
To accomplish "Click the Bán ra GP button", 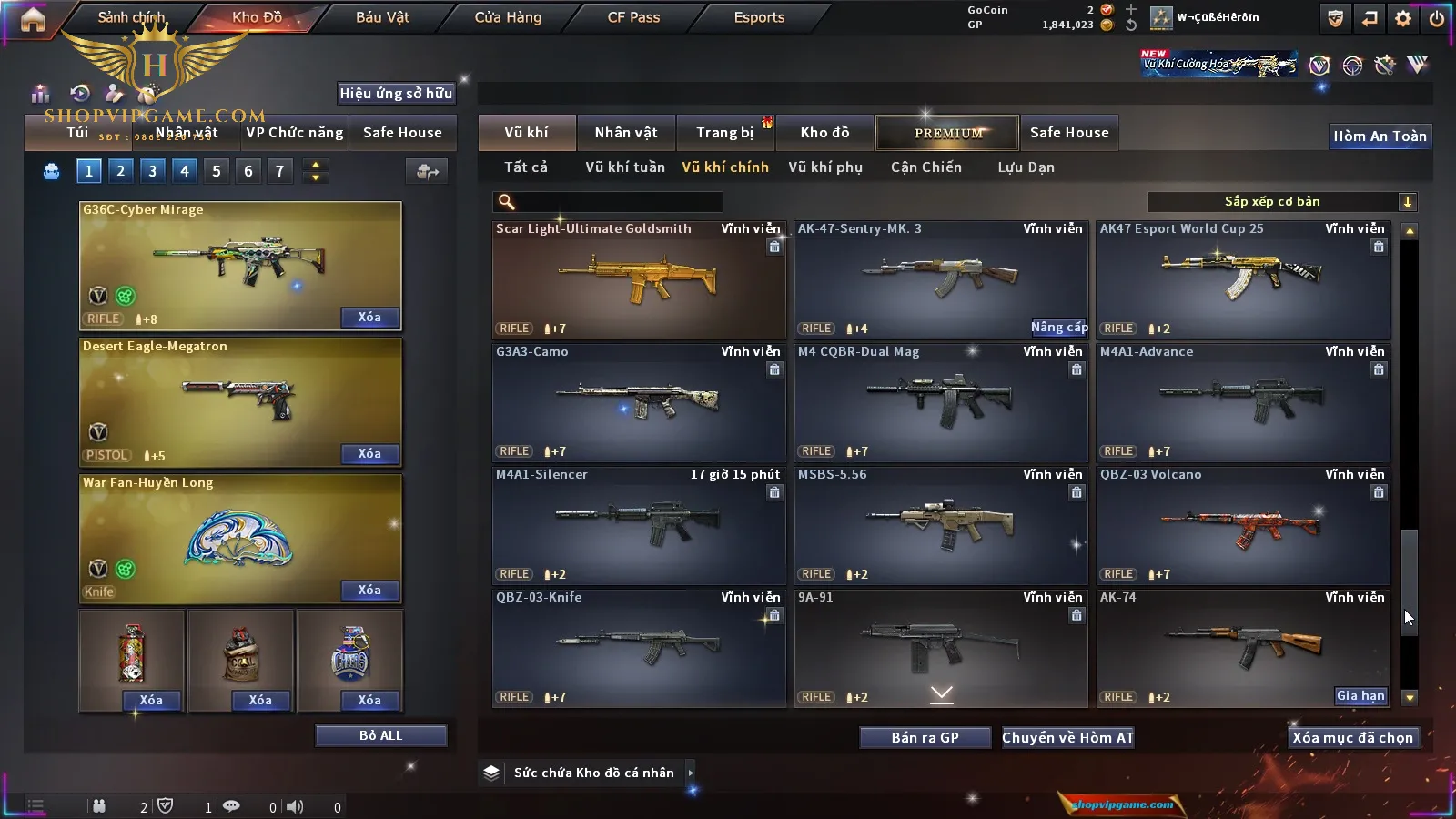I will [925, 738].
